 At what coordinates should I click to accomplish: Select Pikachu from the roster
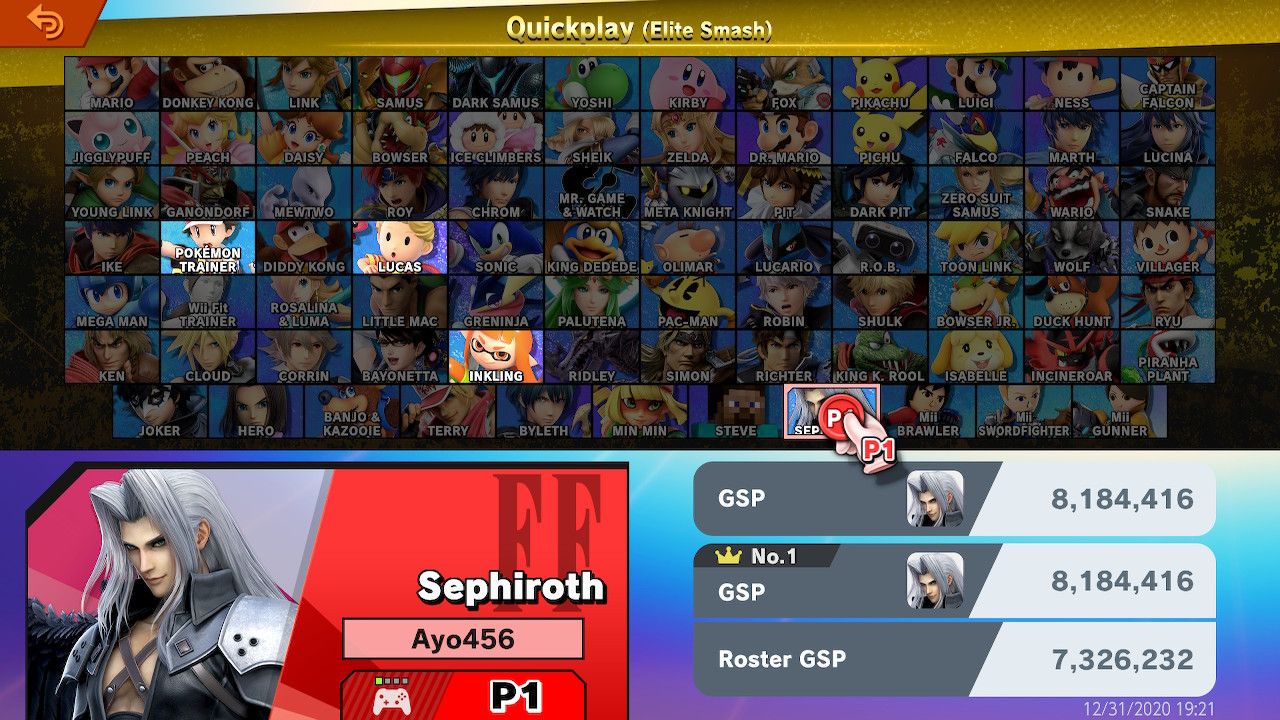pyautogui.click(x=881, y=85)
